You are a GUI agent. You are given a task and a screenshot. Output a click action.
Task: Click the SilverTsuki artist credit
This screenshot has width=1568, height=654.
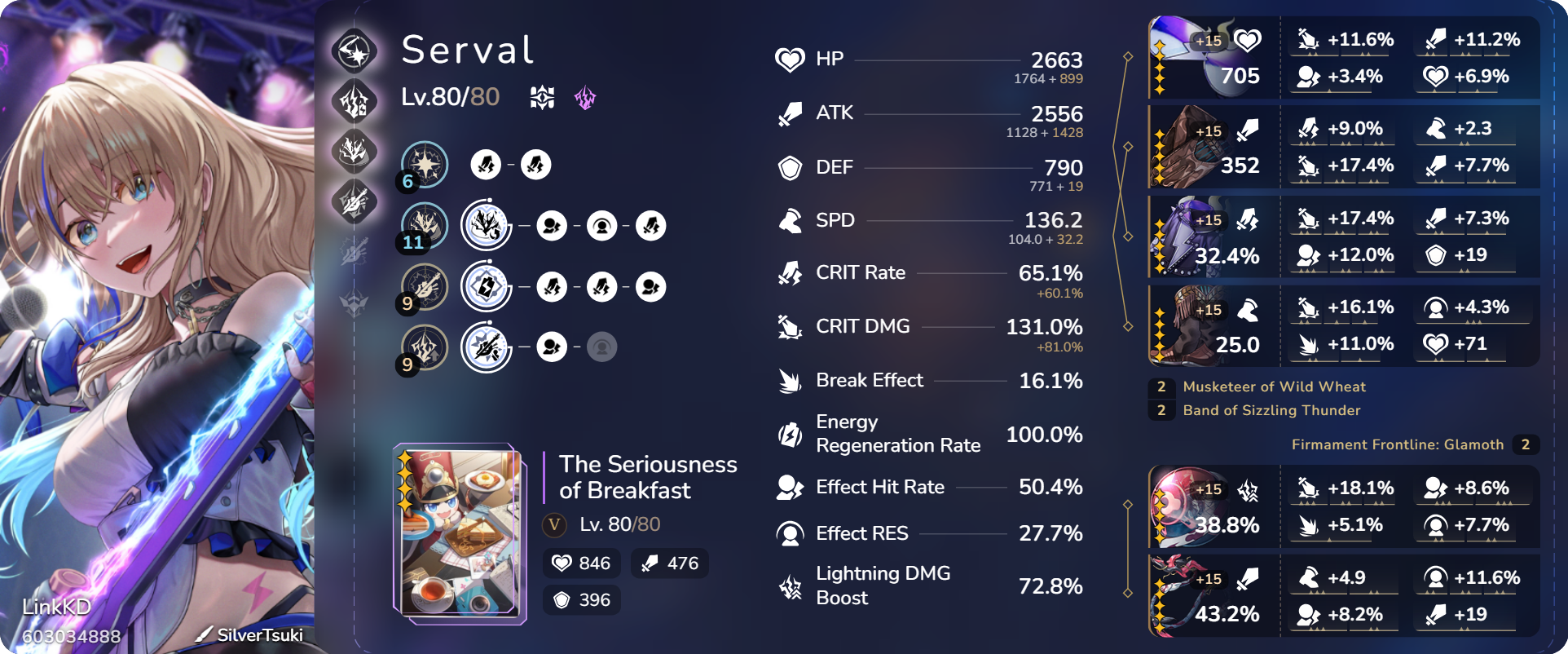coord(258,634)
